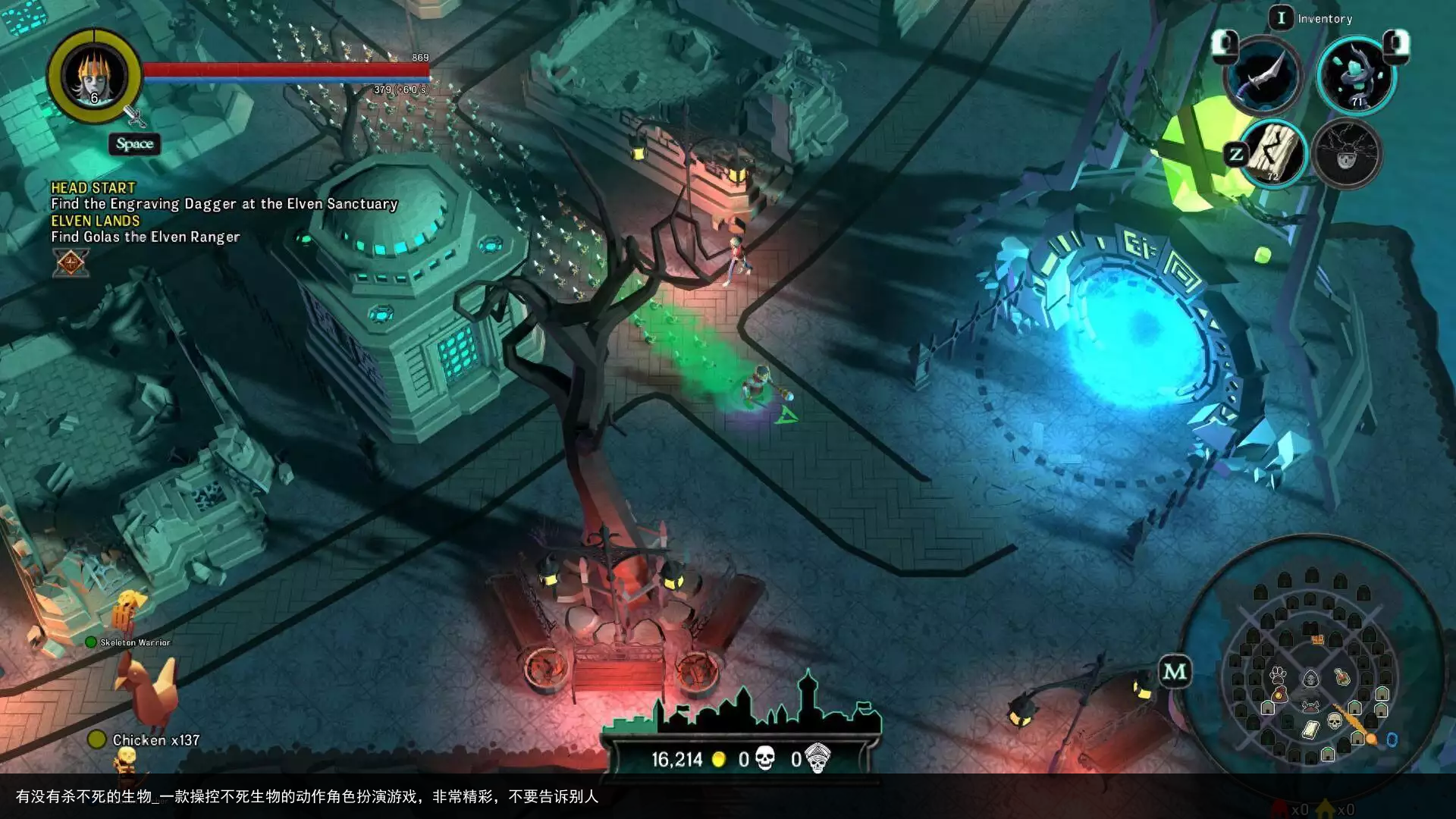Select the ELVEN LANDS quest entry

(x=96, y=221)
